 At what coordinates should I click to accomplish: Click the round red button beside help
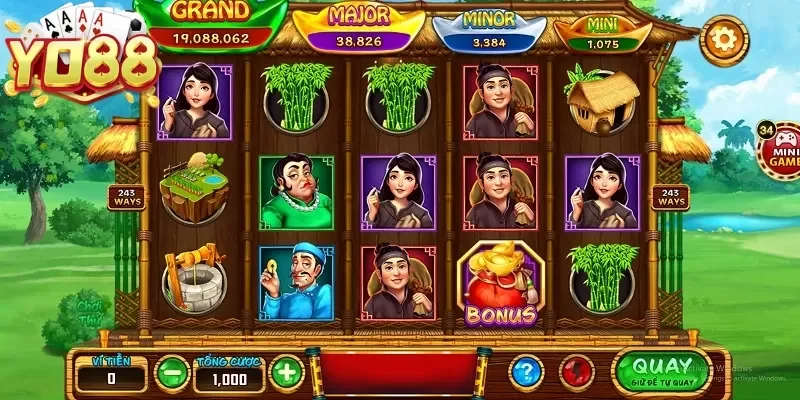tap(577, 373)
